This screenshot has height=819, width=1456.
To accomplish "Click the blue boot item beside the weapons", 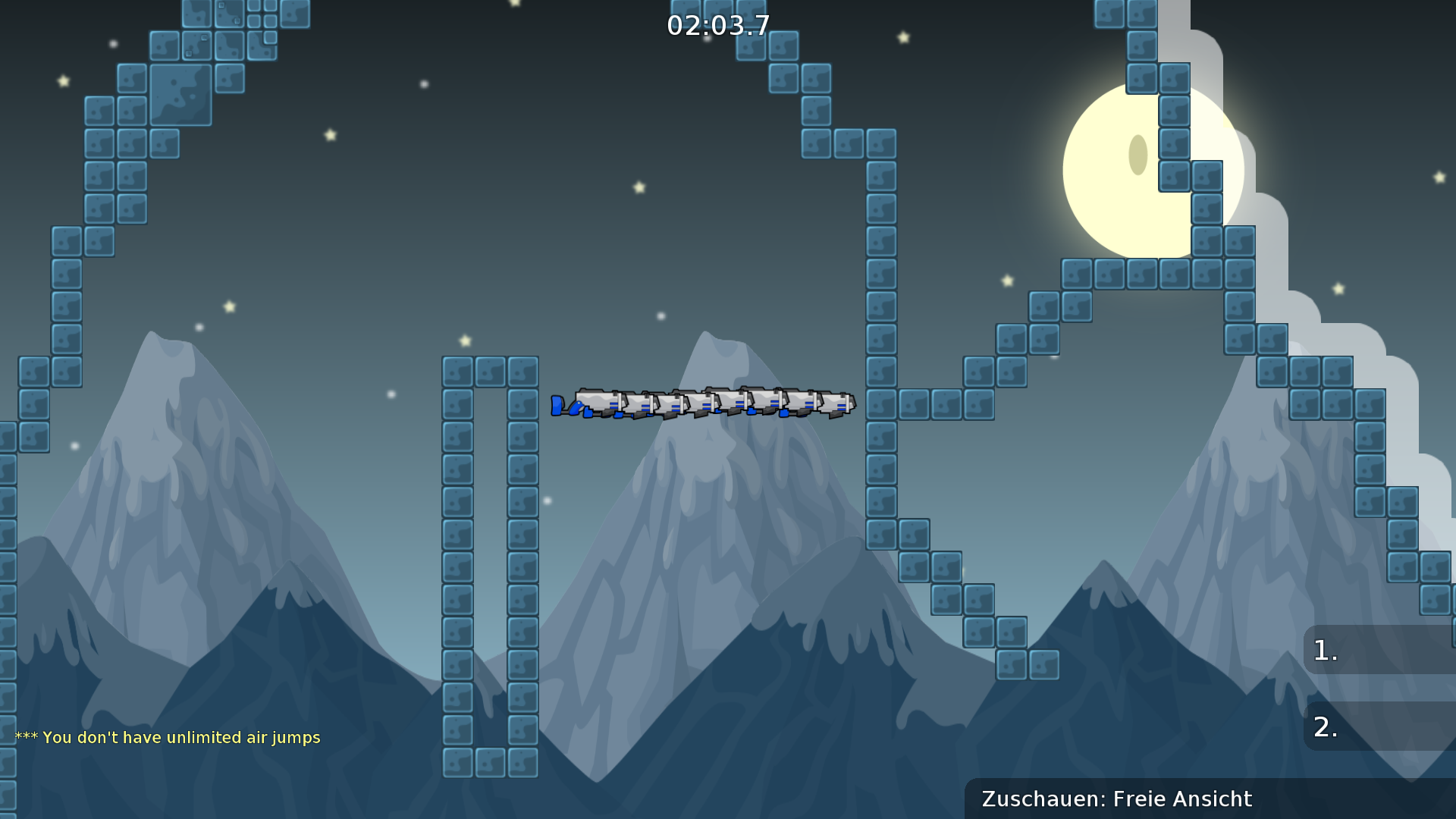I will point(557,406).
